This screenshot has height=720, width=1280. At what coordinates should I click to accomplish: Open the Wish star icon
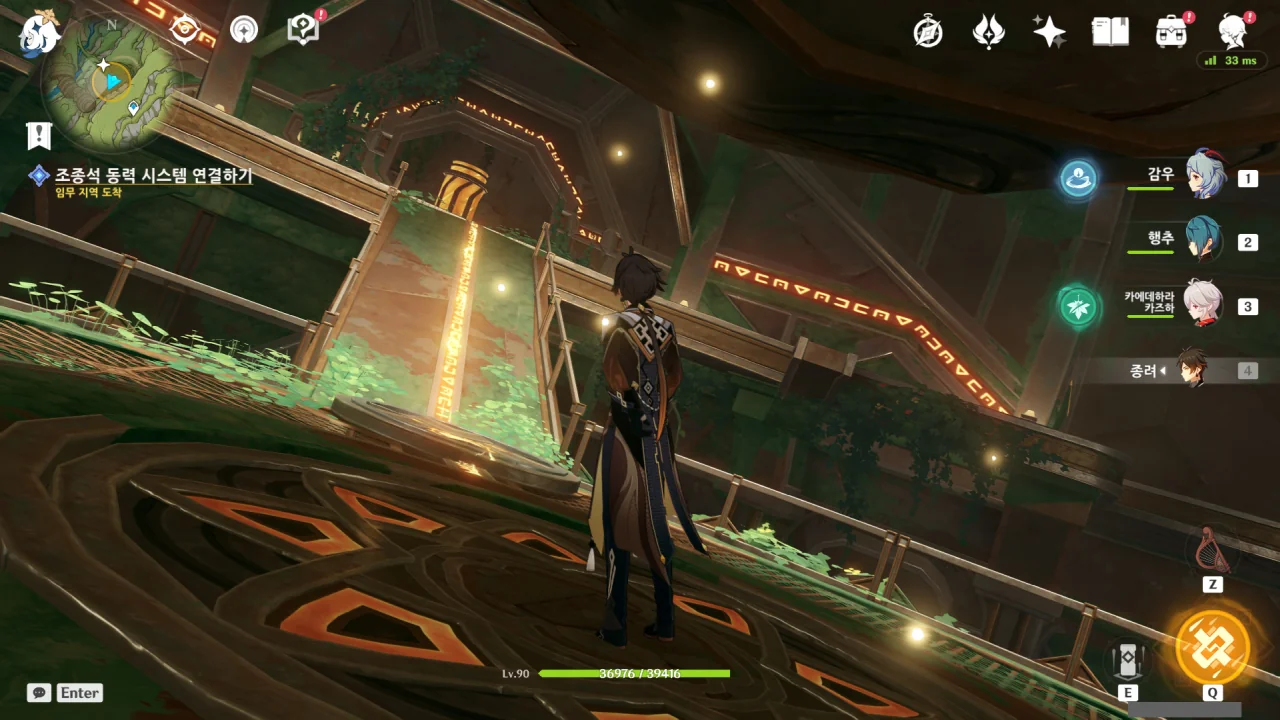click(x=1049, y=32)
